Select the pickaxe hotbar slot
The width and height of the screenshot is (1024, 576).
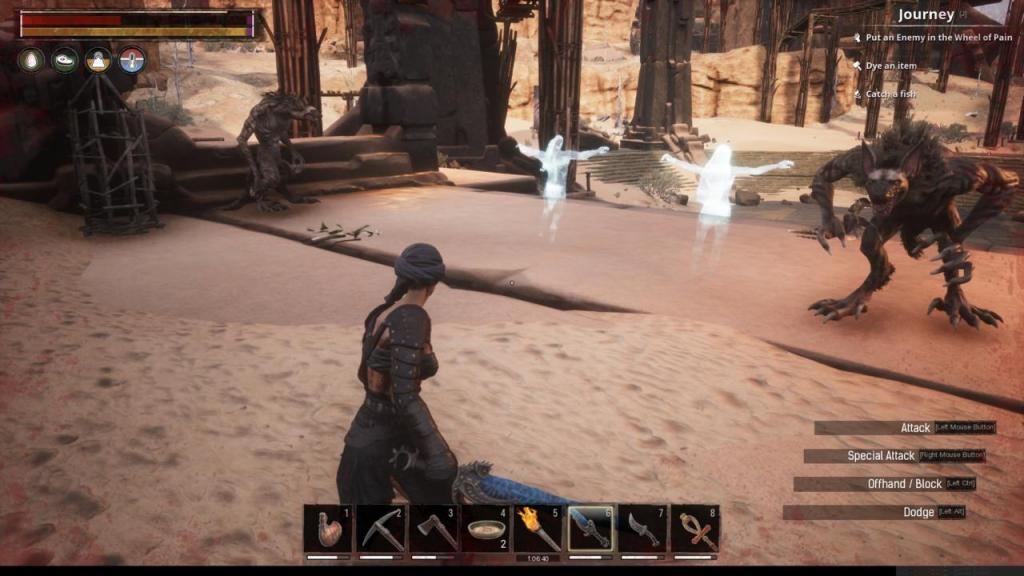[x=381, y=529]
